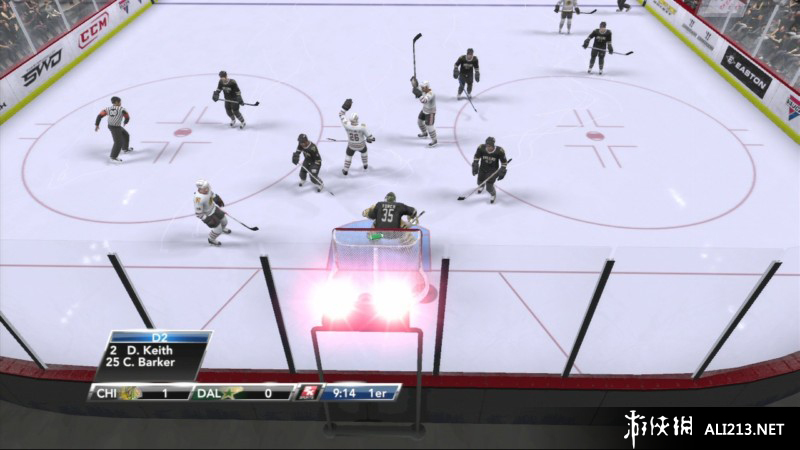Screen dimensions: 800x450
Task: Click the D2 line header
Action: [x=159, y=337]
